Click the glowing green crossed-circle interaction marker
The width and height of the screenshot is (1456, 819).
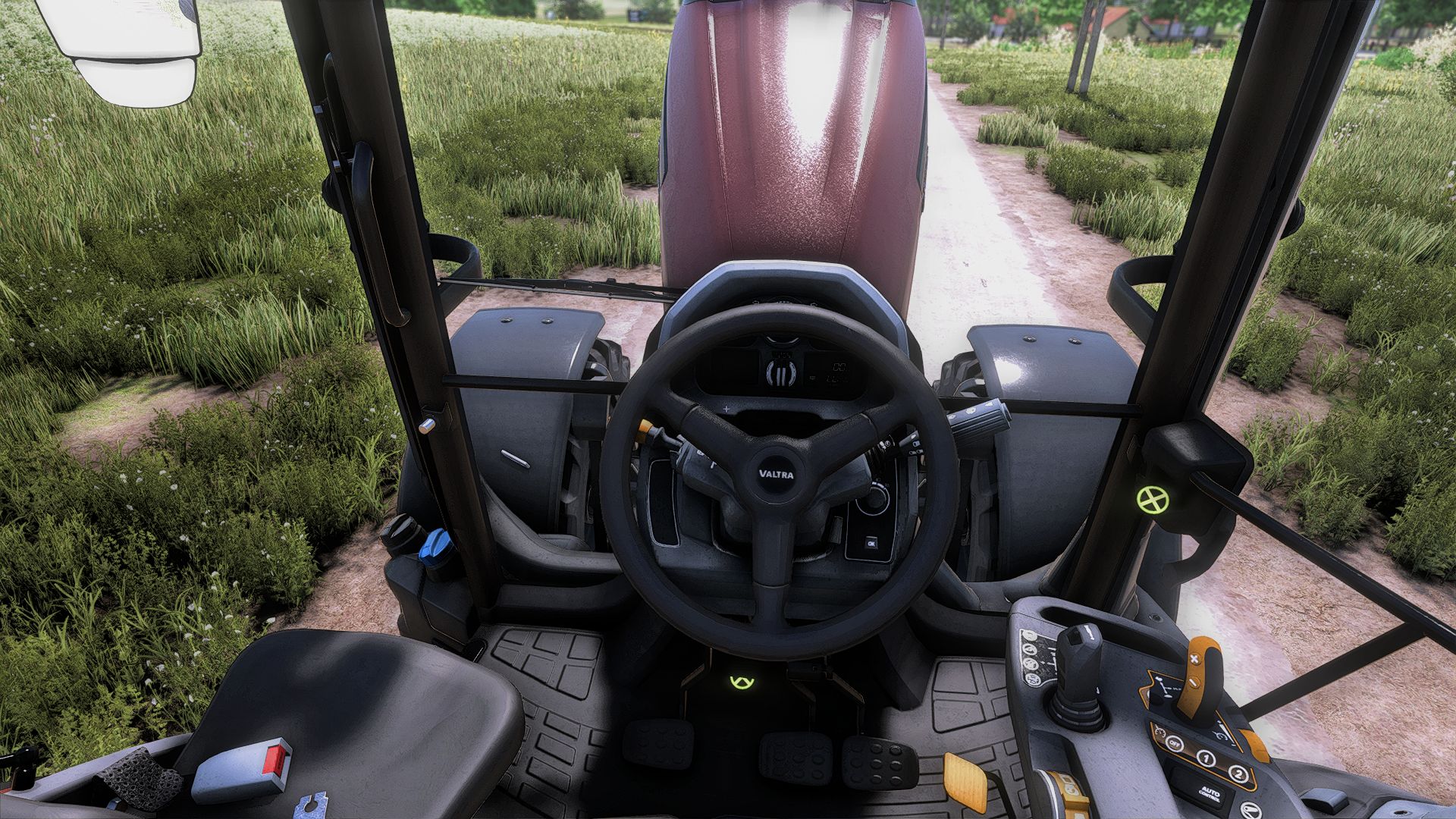click(x=1152, y=499)
